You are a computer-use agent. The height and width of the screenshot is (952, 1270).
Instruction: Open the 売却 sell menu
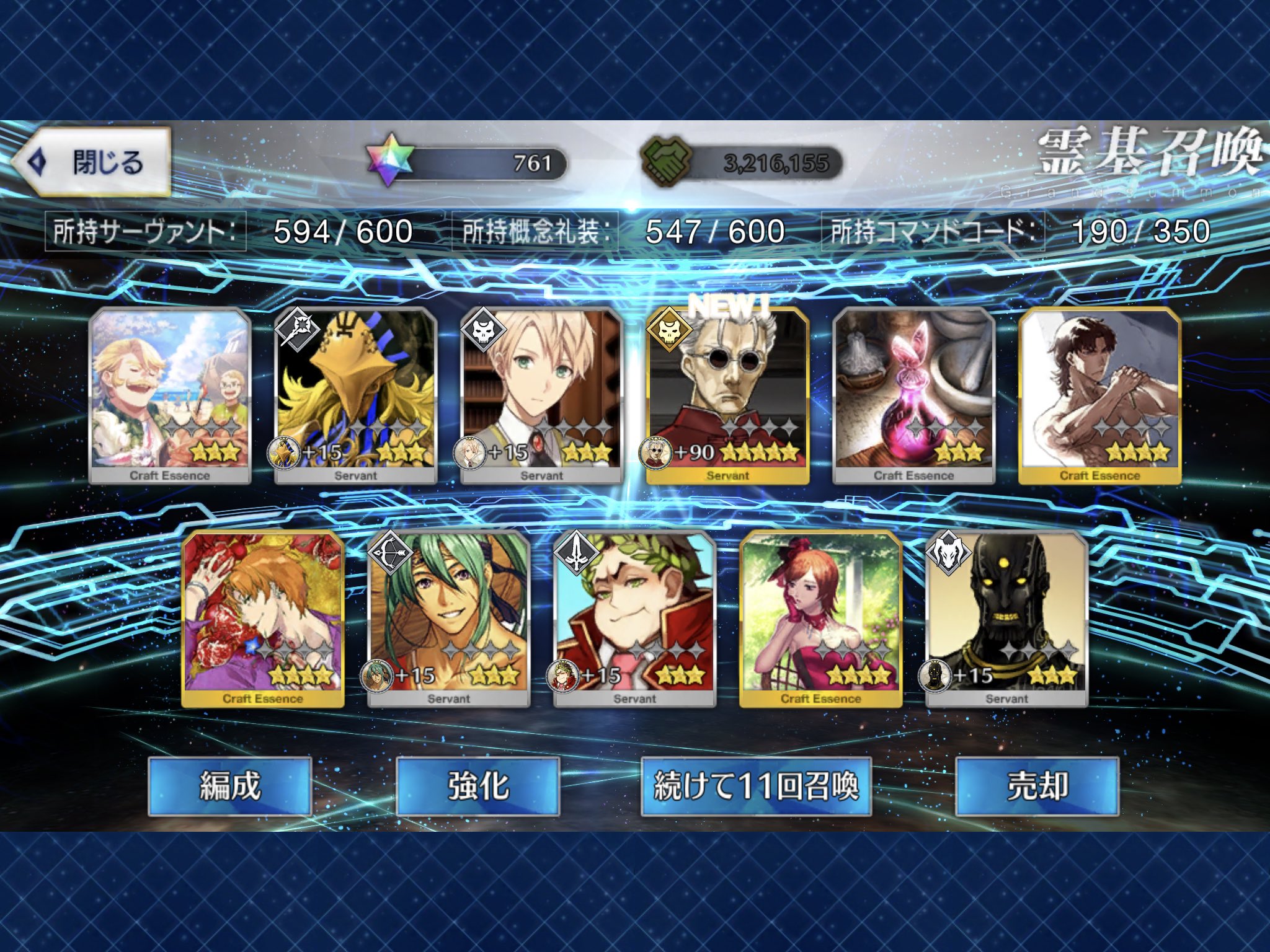(1037, 786)
